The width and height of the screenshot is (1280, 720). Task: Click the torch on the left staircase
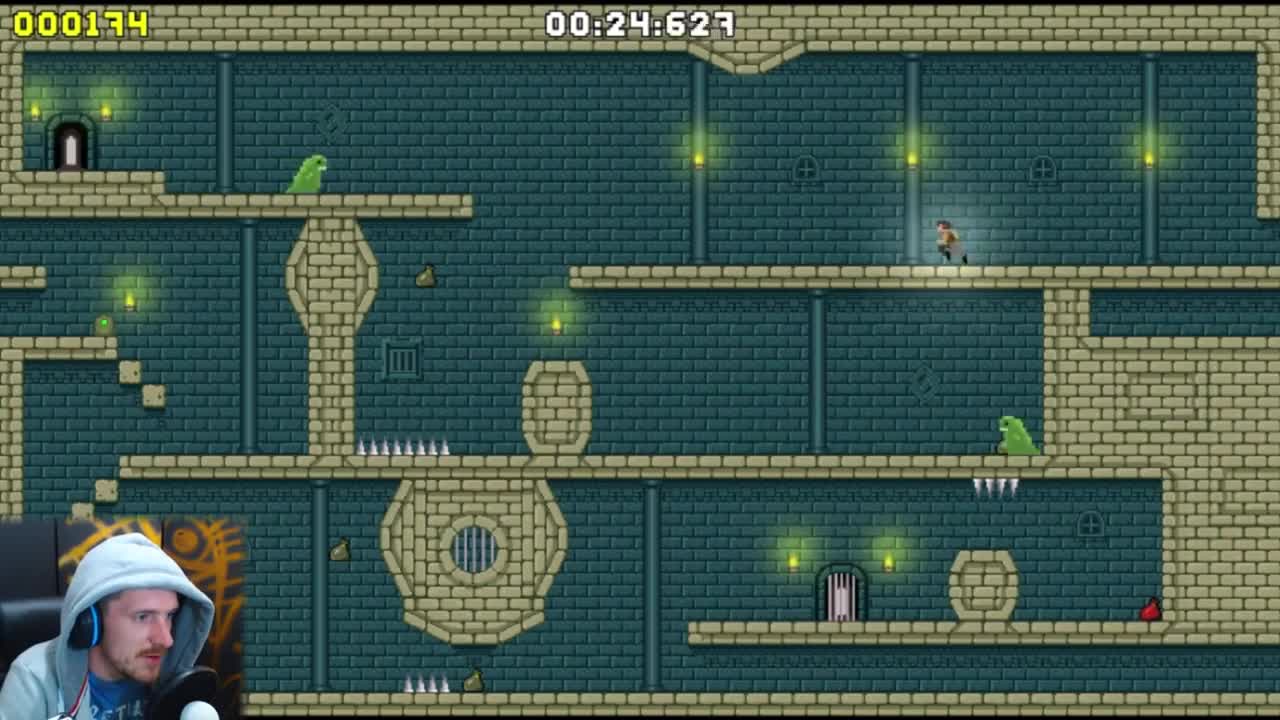click(x=128, y=300)
